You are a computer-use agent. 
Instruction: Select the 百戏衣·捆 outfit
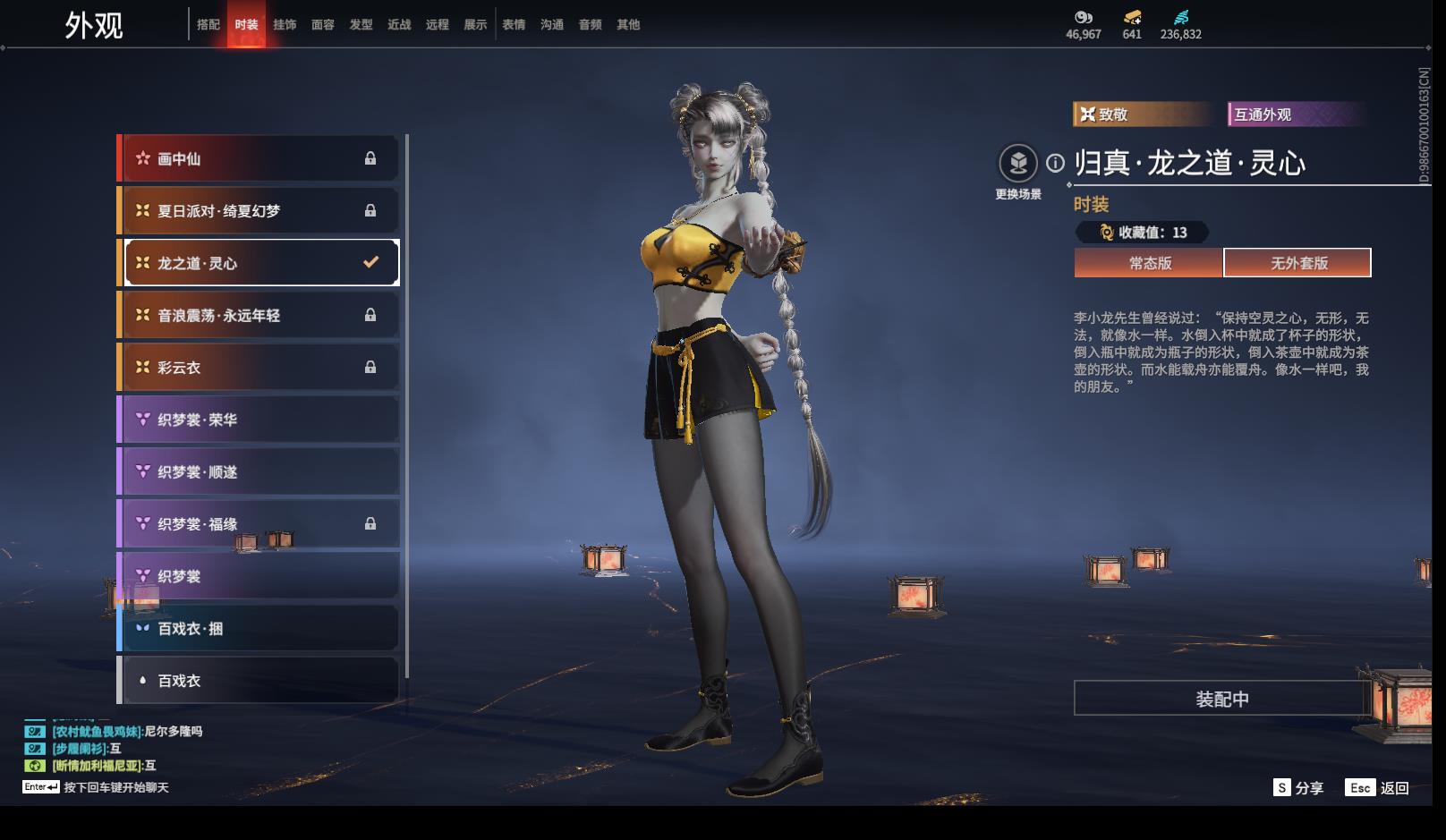click(259, 628)
